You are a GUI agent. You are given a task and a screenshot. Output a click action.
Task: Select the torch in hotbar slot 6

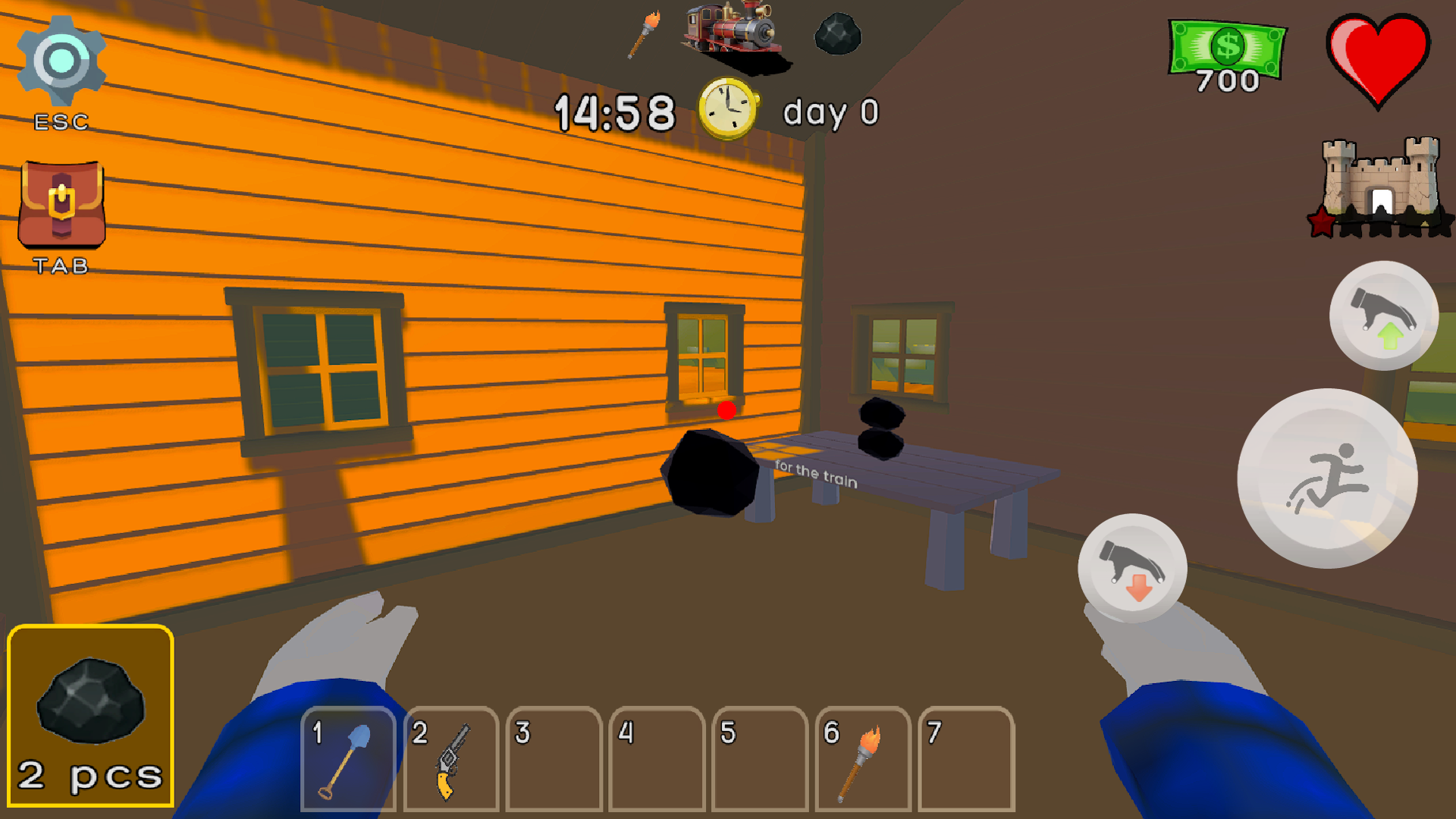click(863, 758)
